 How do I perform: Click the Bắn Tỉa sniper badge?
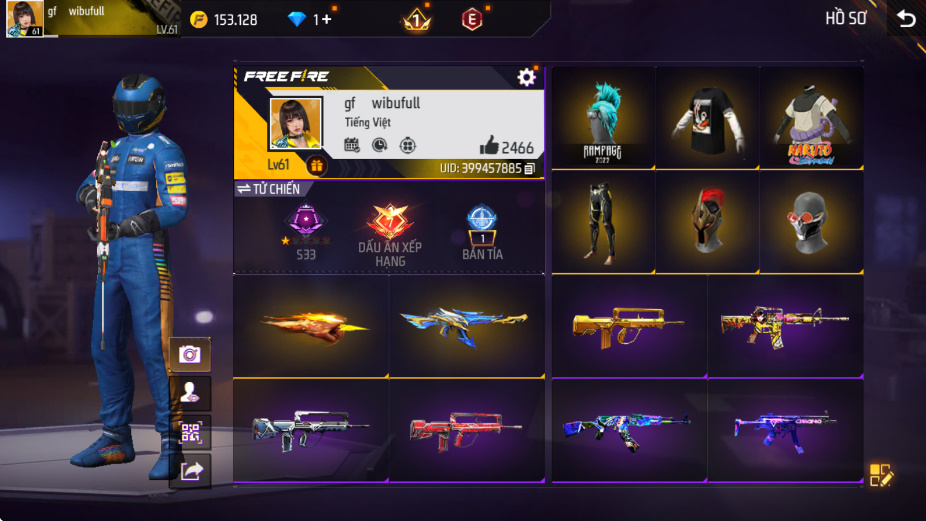(482, 233)
